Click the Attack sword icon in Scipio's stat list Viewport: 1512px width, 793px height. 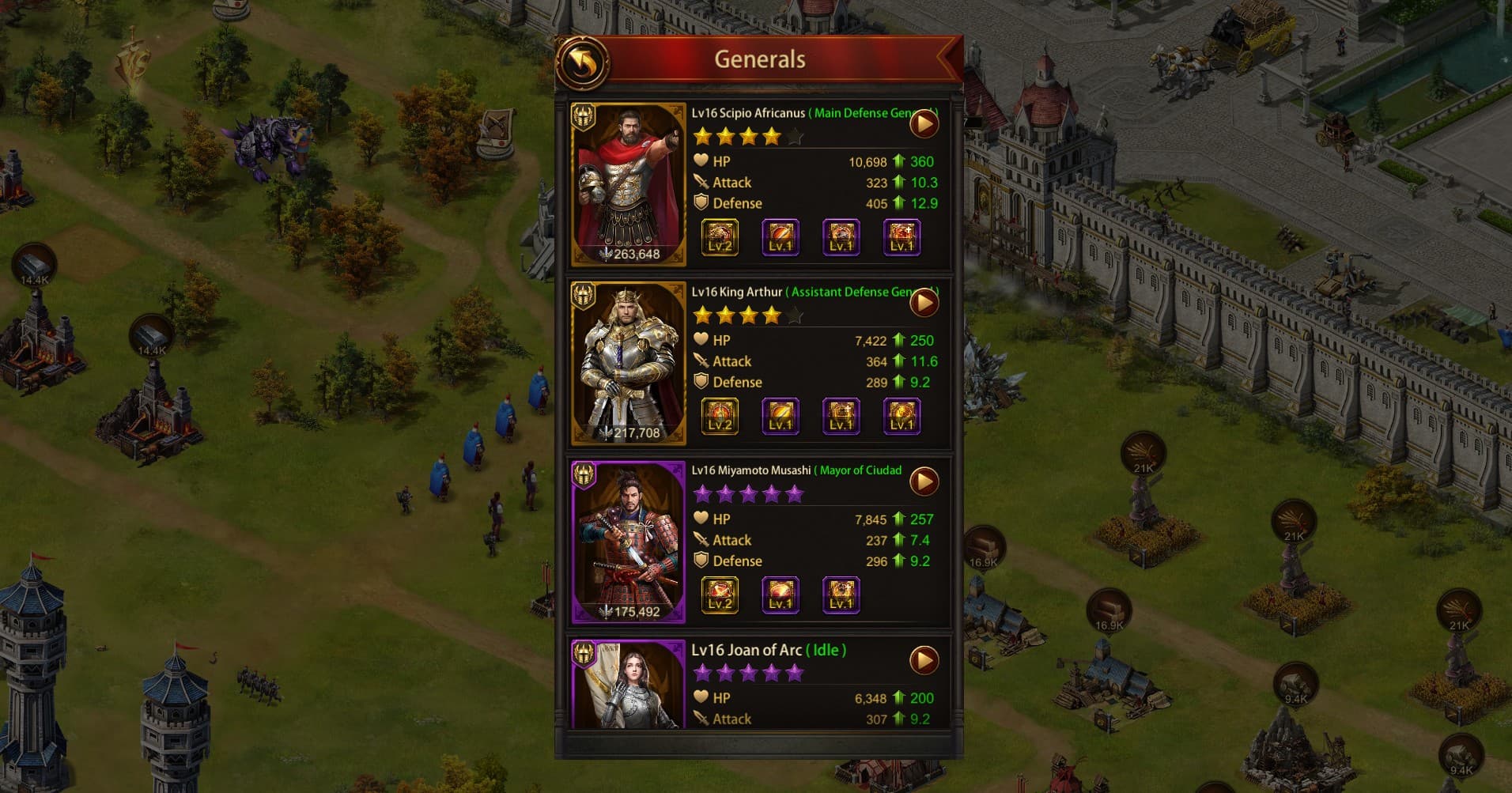click(701, 182)
